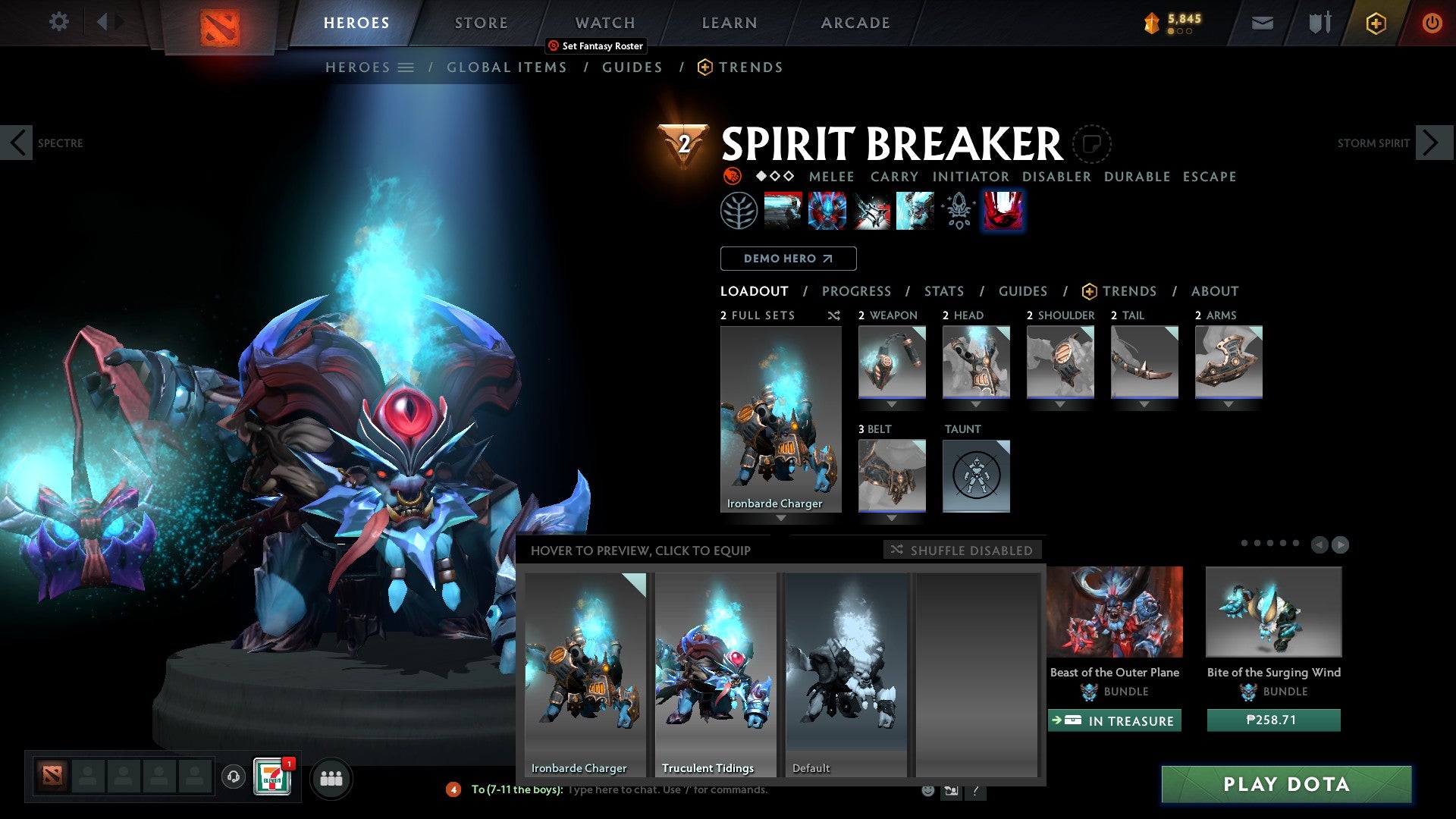Open the Arcade menu

[x=855, y=22]
